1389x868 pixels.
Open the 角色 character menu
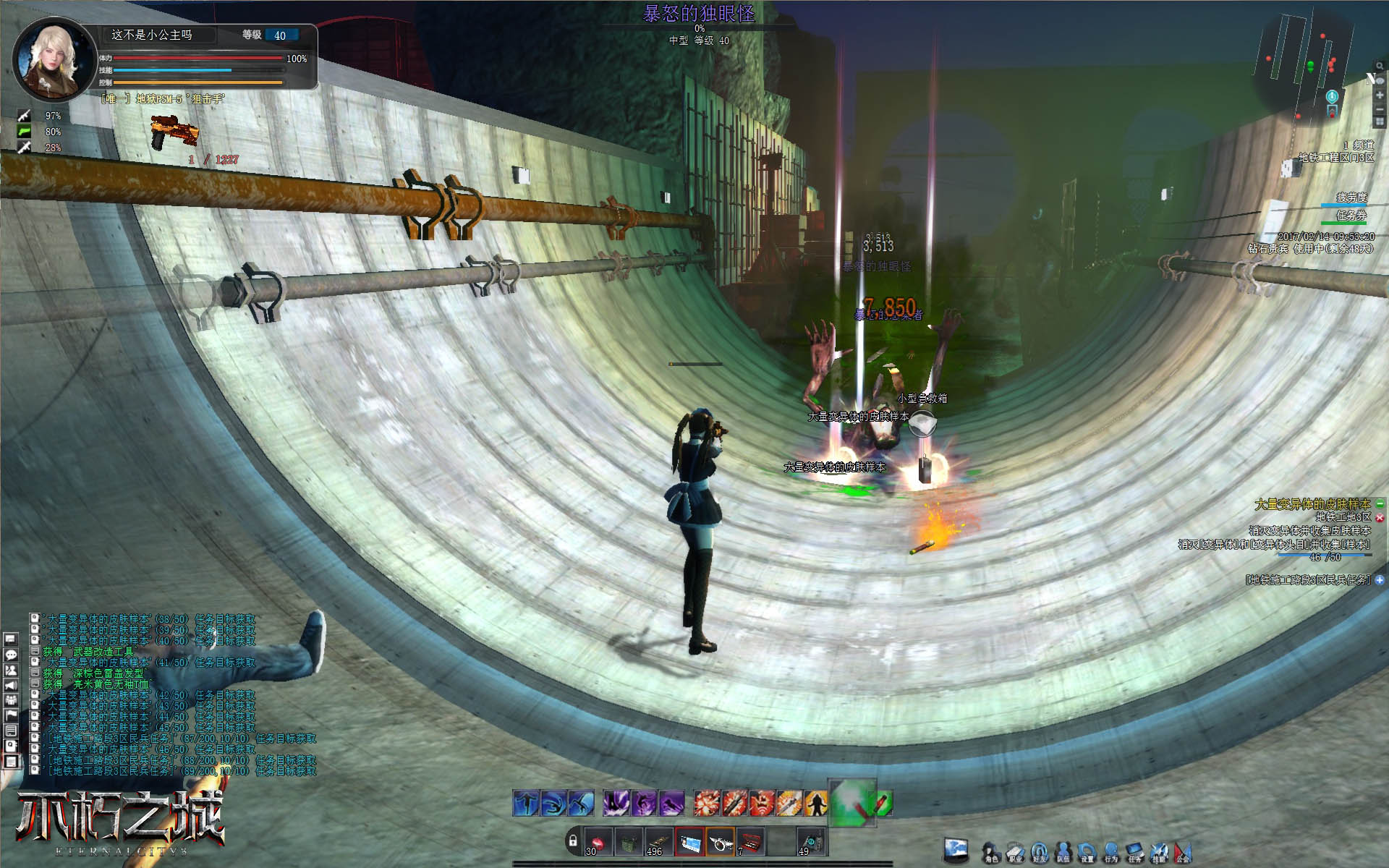990,852
